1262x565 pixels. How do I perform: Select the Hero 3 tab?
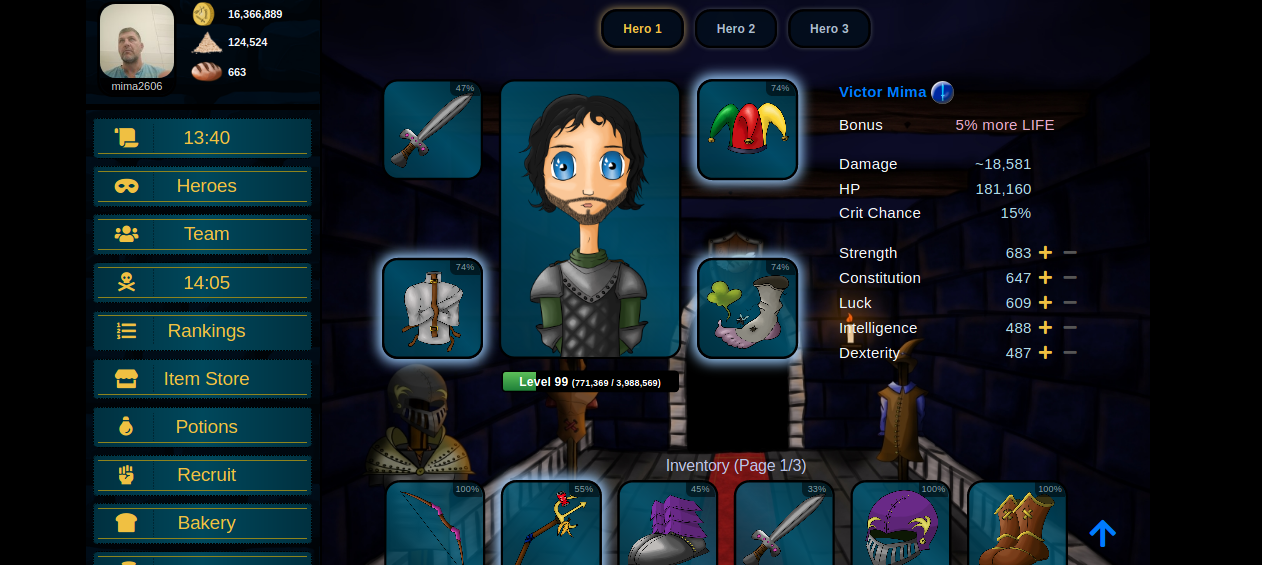point(829,29)
